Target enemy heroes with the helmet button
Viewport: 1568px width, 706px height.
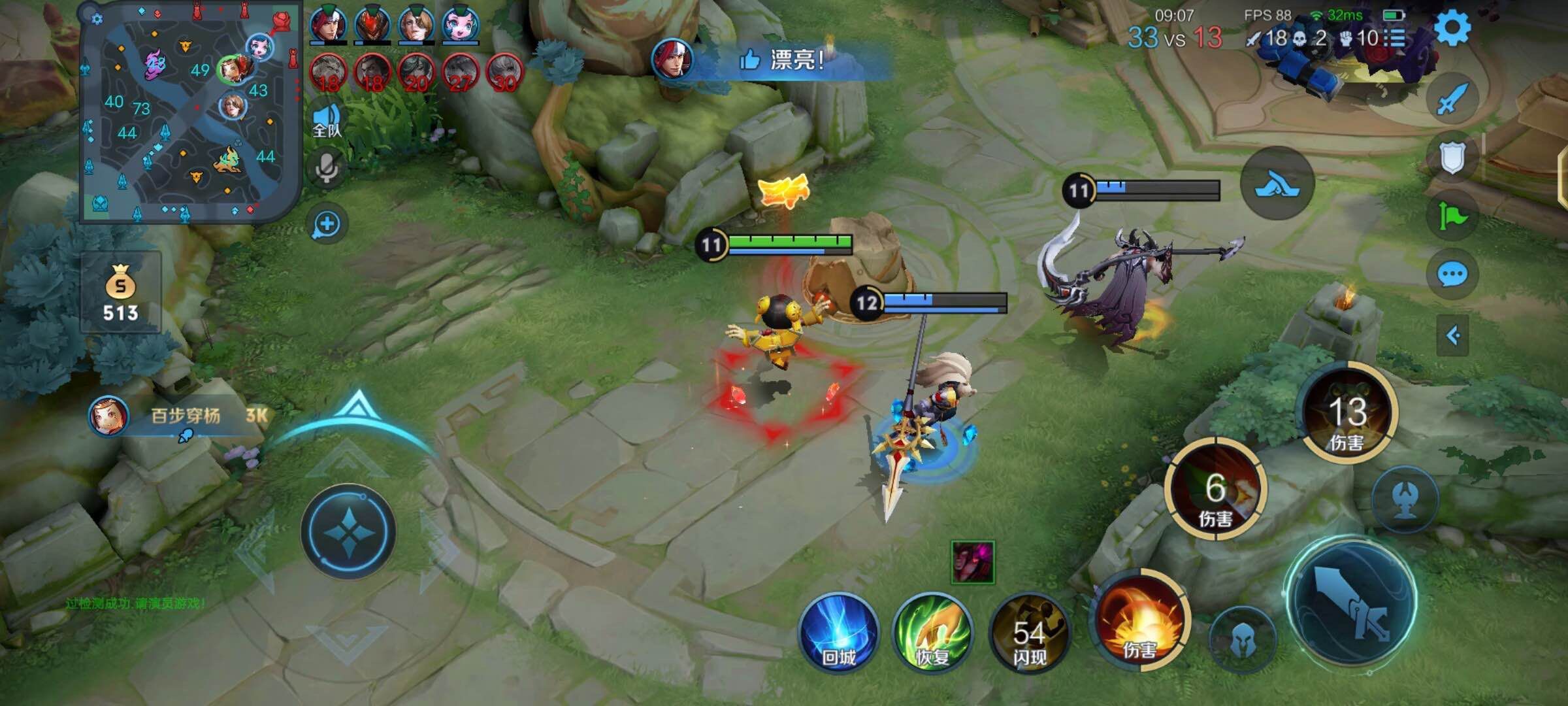1242,641
